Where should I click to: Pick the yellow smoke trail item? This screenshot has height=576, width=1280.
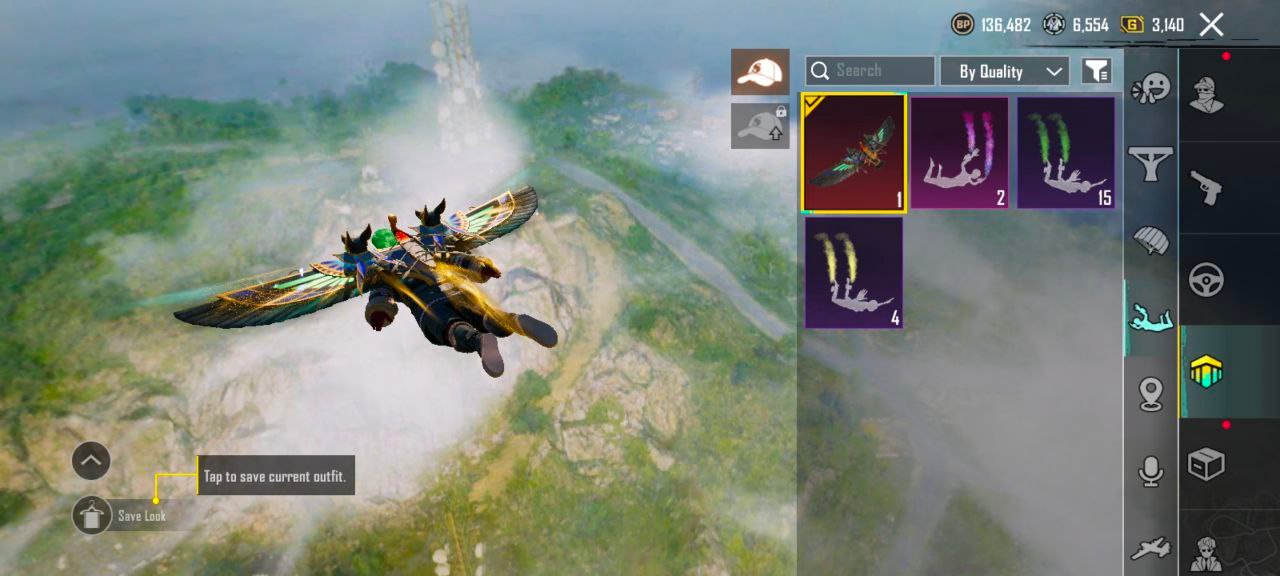tap(854, 273)
